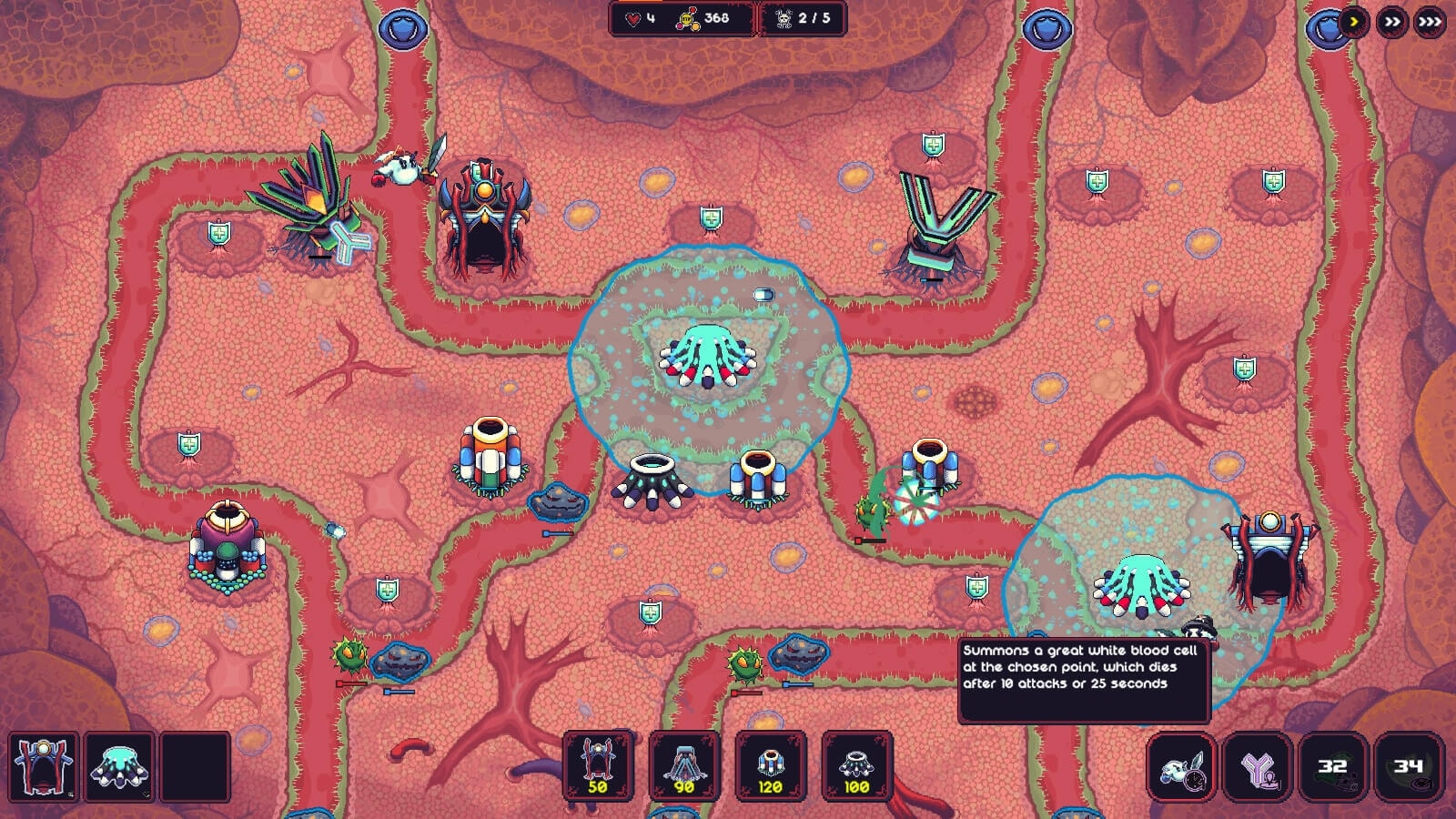The image size is (1456, 819).
Task: Activate the great white blood cell summon
Action: 1181,767
